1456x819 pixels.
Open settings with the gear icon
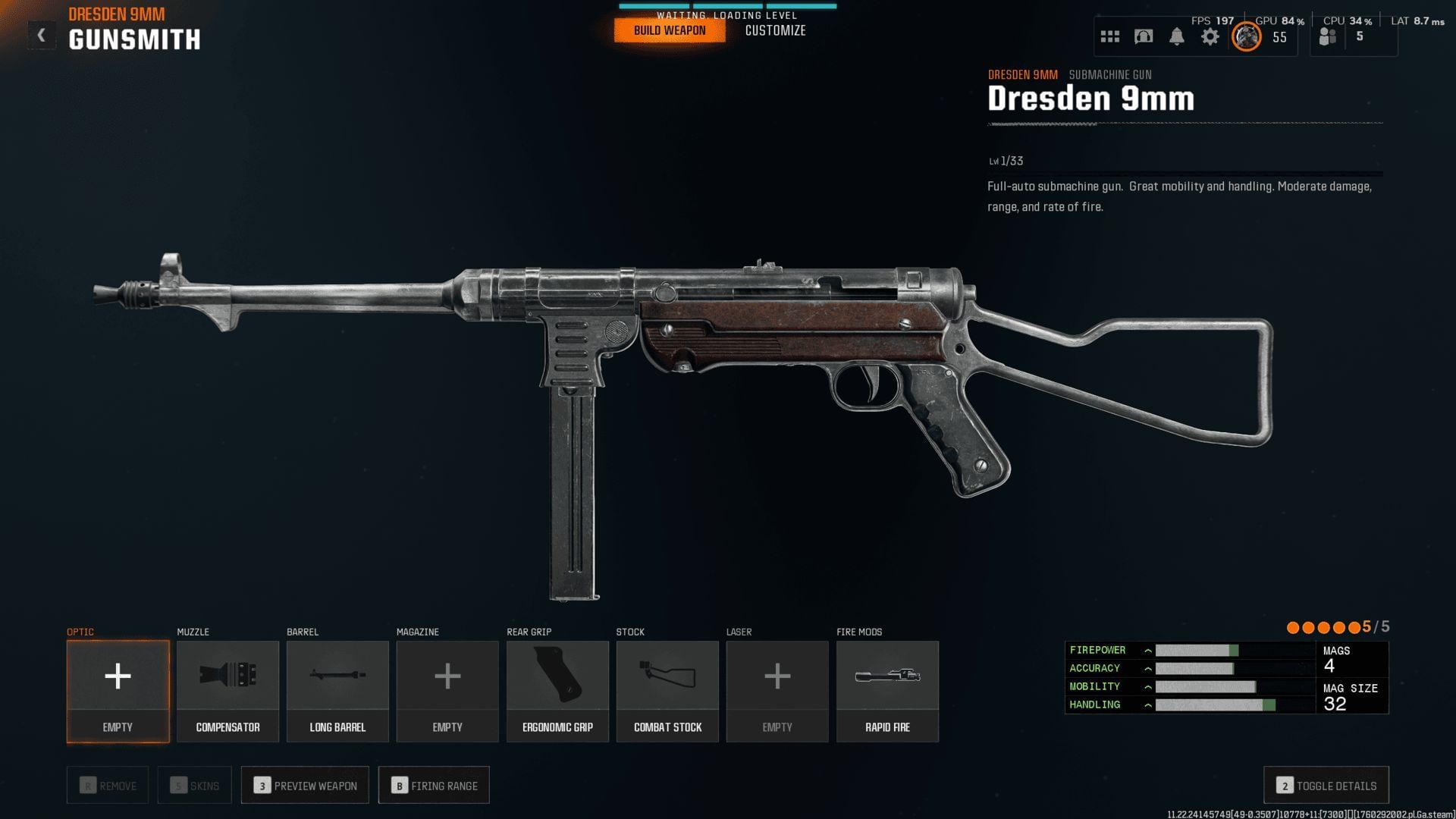coord(1210,36)
